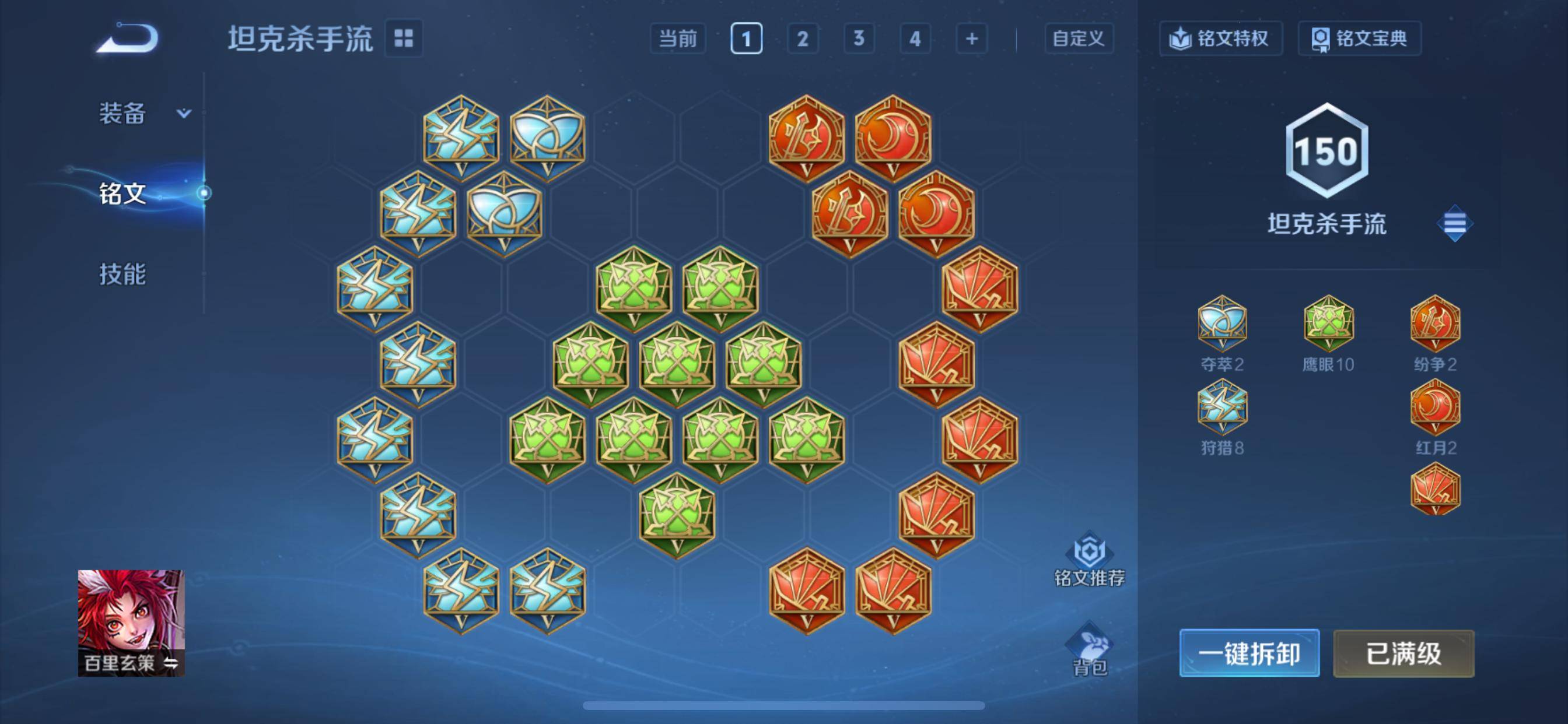Switch to rune page 4
This screenshot has width=1568, height=724.
click(915, 39)
